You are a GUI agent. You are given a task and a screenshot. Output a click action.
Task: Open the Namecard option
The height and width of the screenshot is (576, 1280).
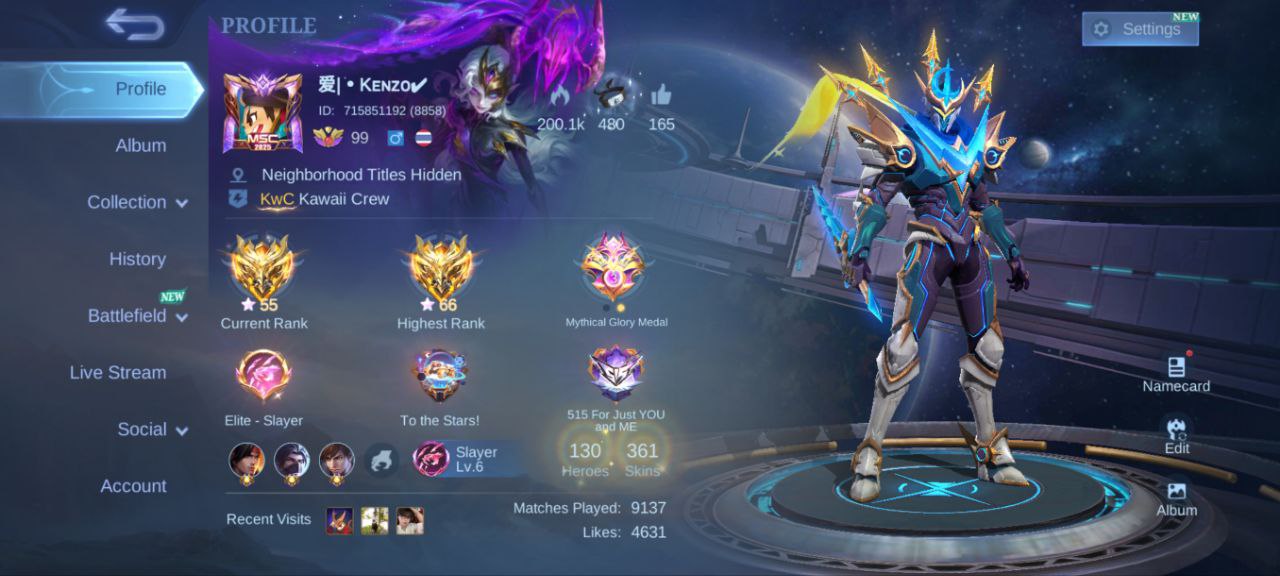1176,372
